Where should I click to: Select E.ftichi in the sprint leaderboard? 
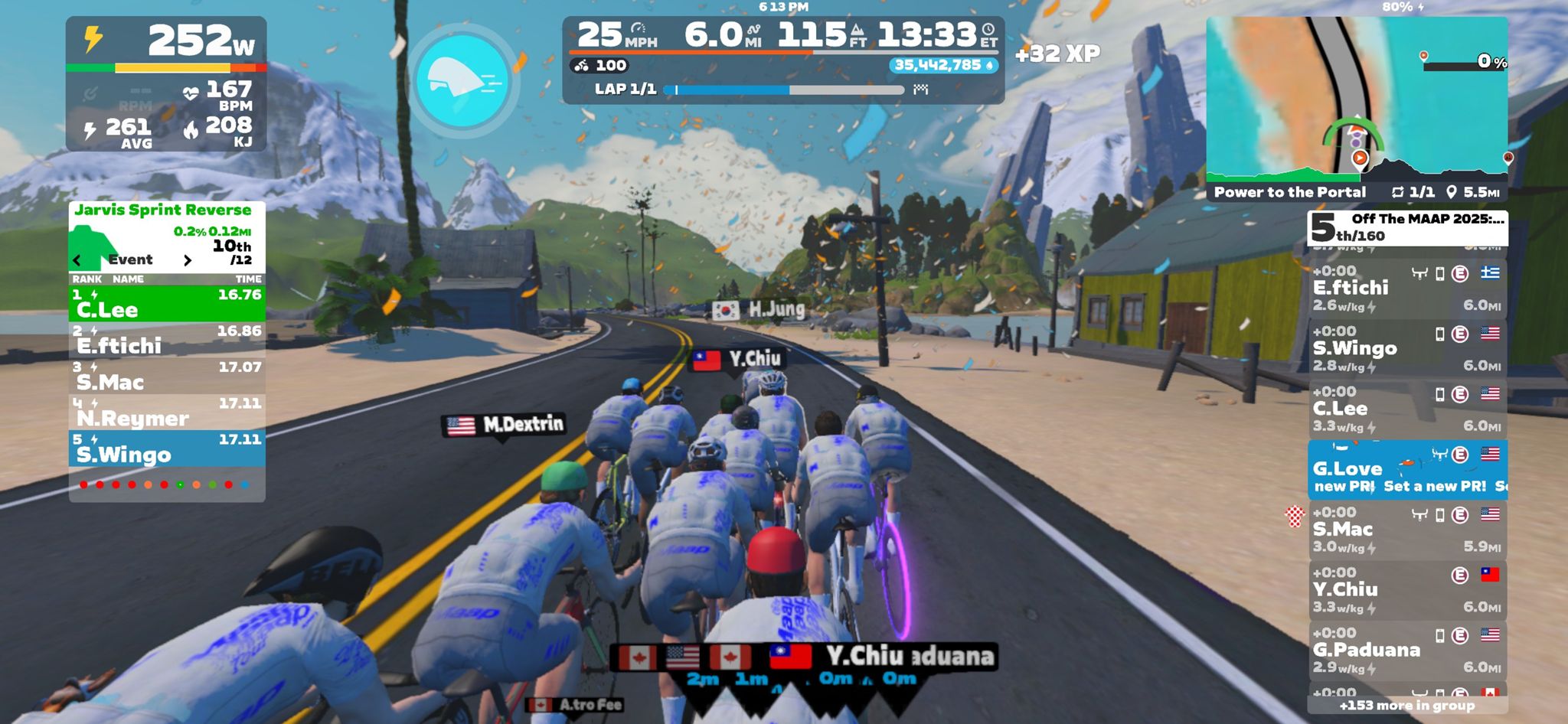tap(167, 339)
